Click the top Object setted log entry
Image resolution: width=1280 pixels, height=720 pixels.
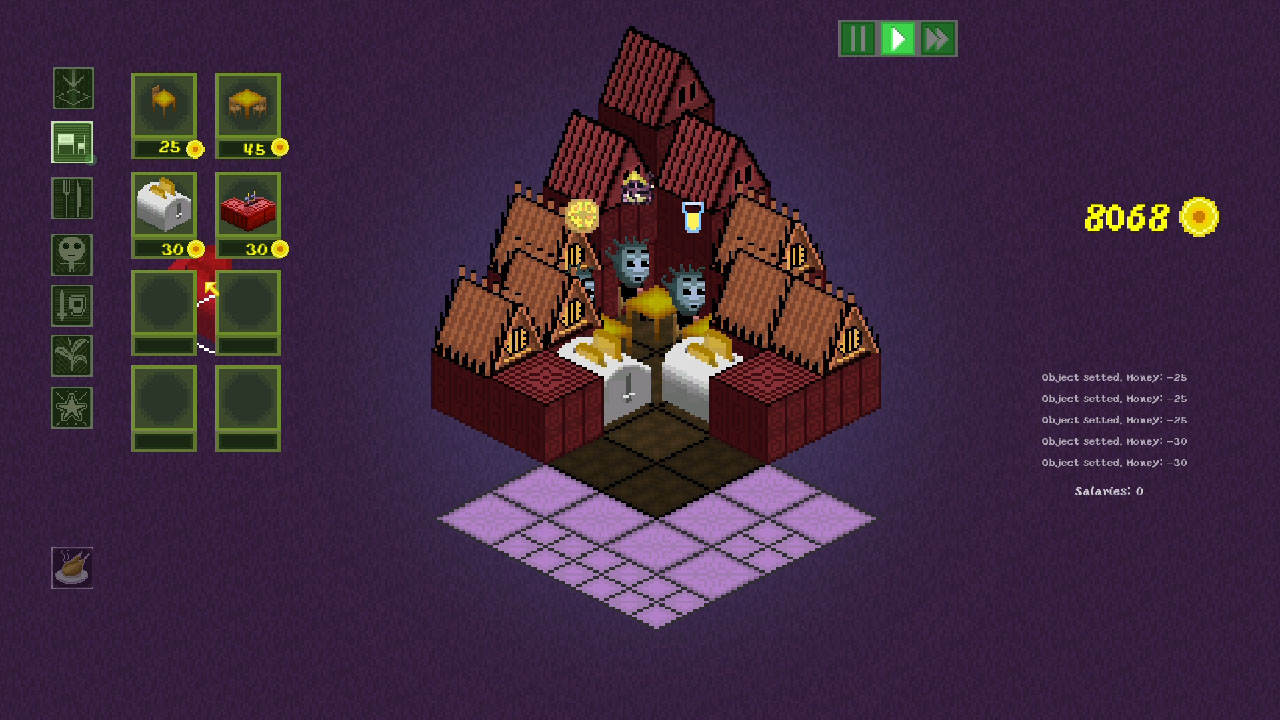point(1113,377)
